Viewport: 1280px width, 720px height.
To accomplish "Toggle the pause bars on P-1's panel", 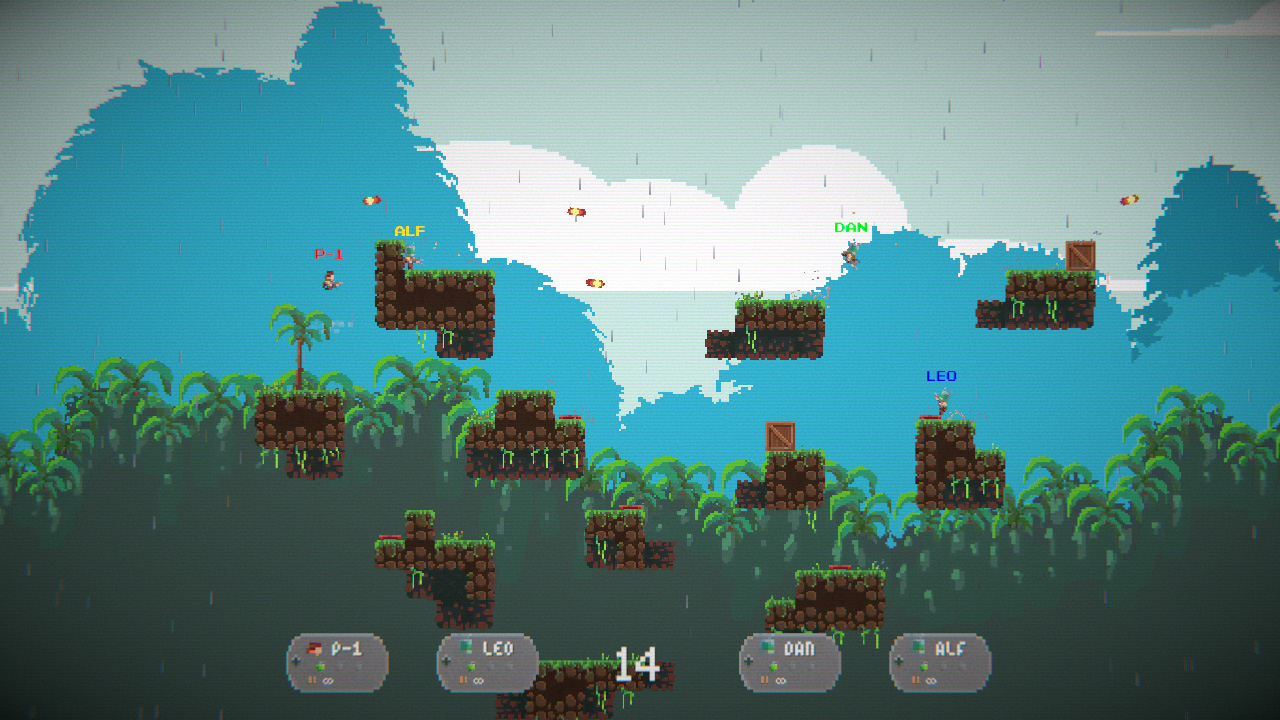I will coord(313,679).
